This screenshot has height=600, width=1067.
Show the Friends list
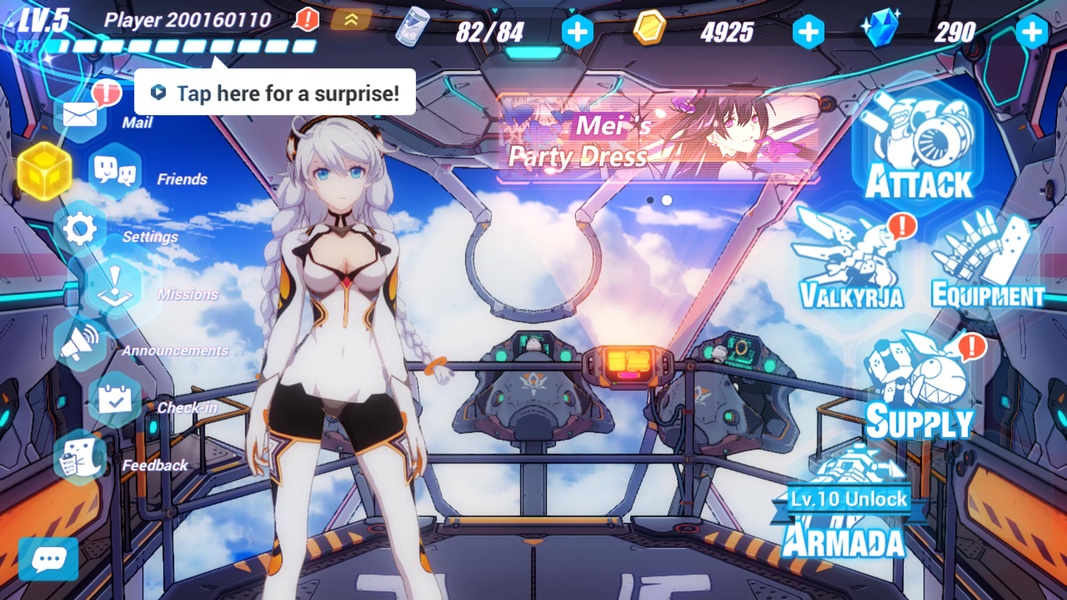coord(116,171)
